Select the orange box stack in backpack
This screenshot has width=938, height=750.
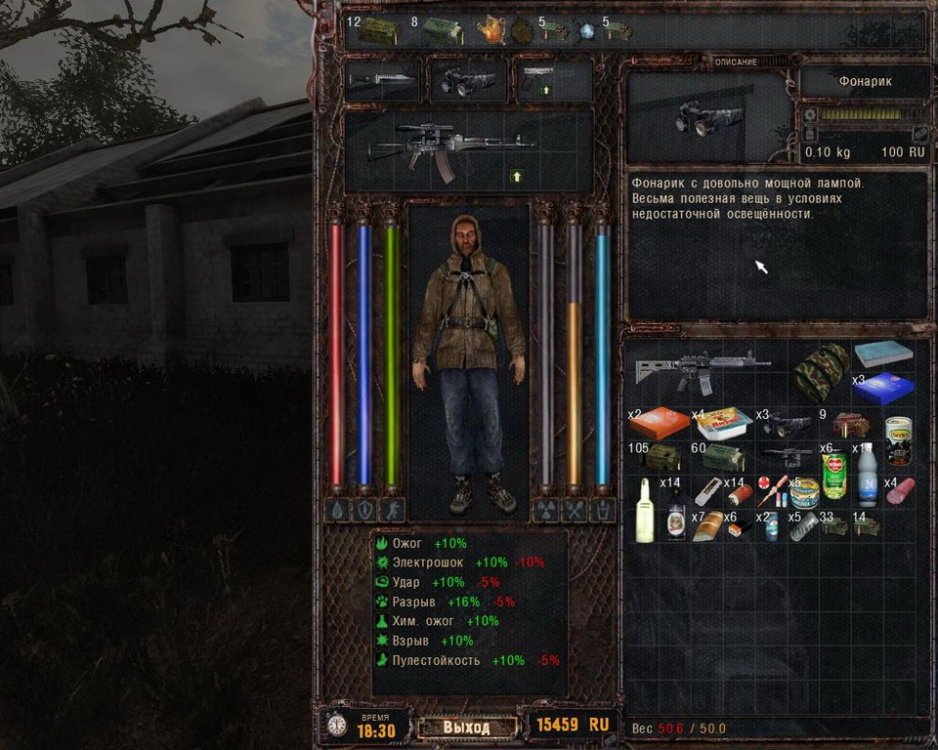660,422
